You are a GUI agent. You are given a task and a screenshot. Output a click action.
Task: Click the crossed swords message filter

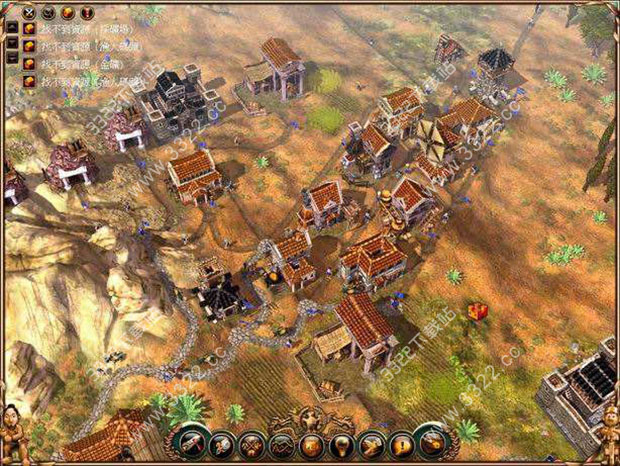click(x=27, y=11)
